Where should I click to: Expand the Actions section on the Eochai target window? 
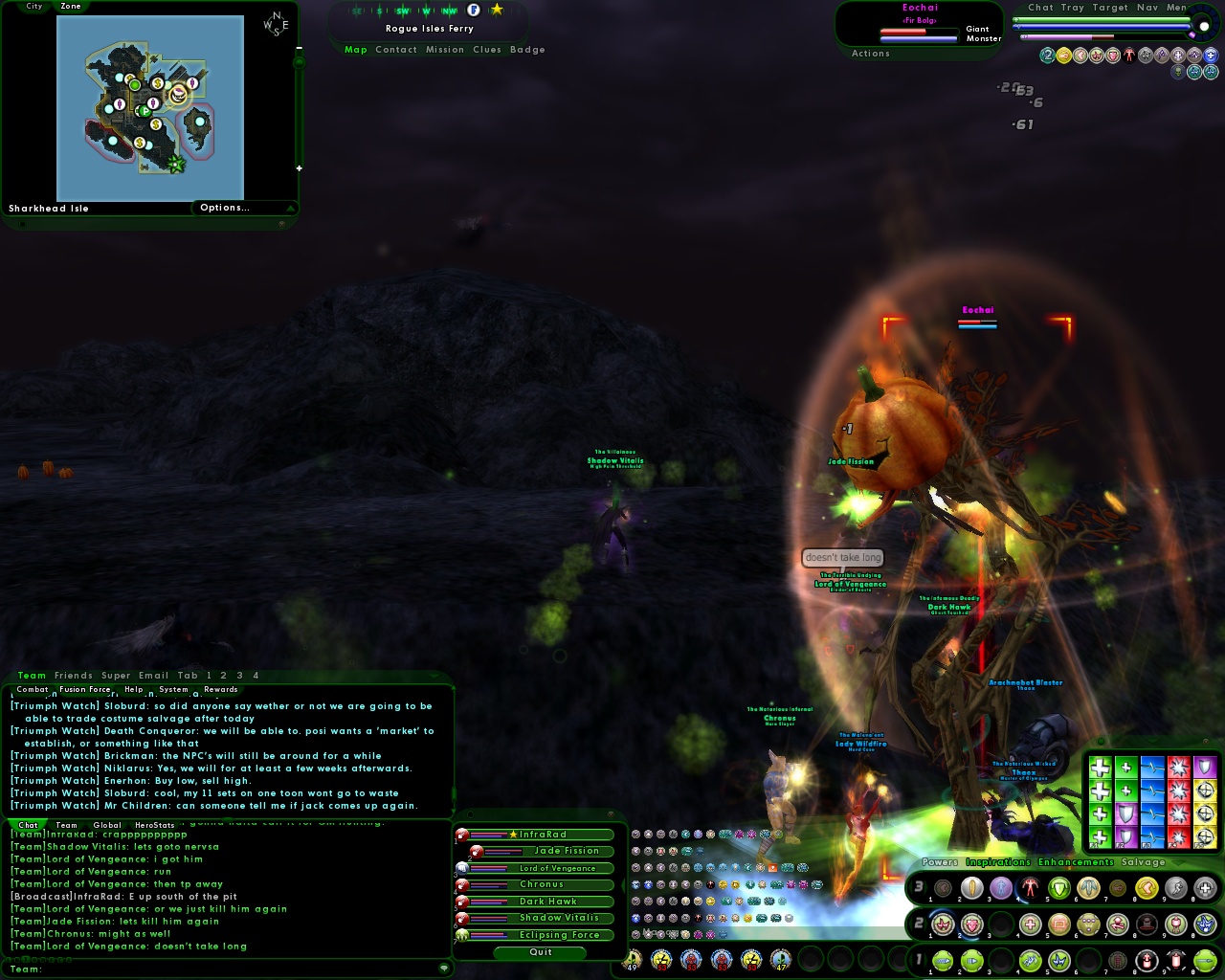[870, 53]
